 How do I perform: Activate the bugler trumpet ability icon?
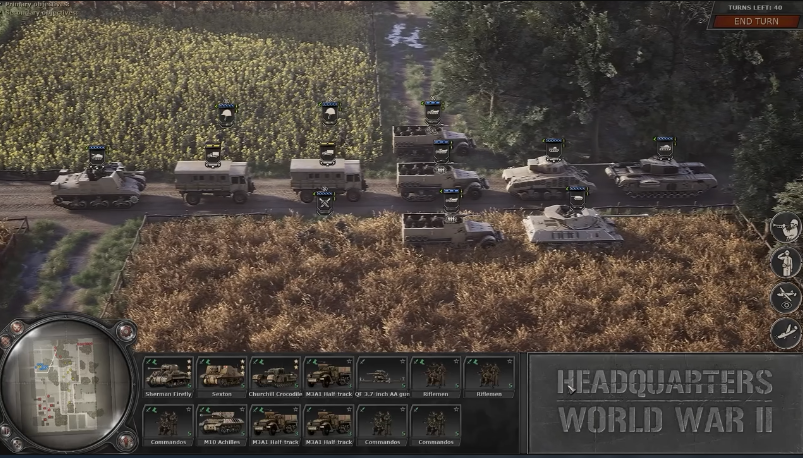[x=786, y=229]
